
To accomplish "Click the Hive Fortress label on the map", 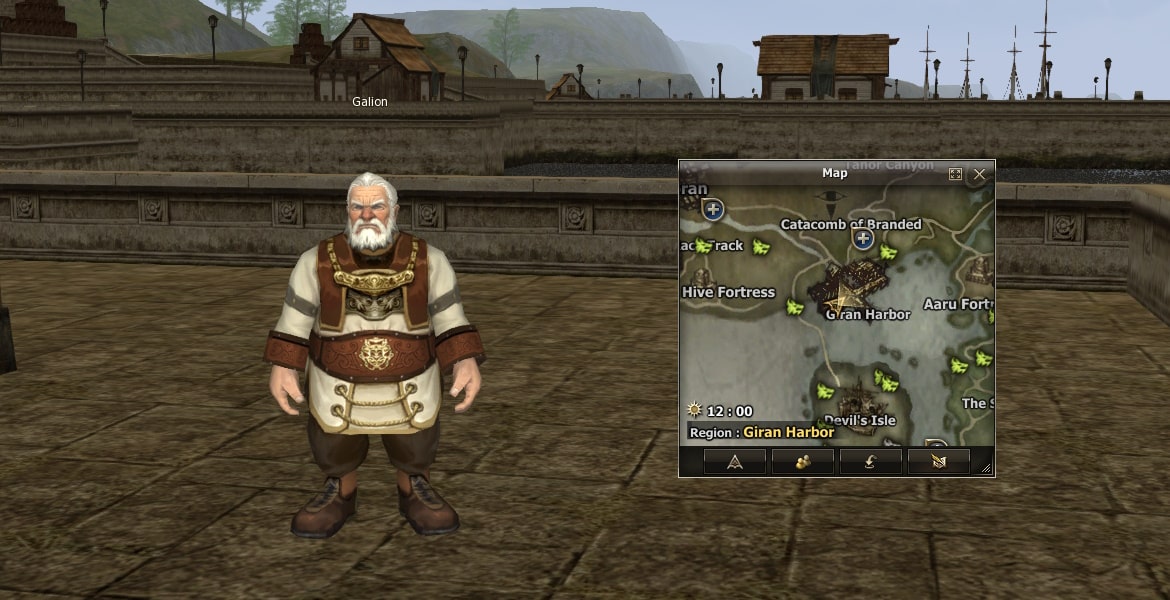I will pos(728,292).
